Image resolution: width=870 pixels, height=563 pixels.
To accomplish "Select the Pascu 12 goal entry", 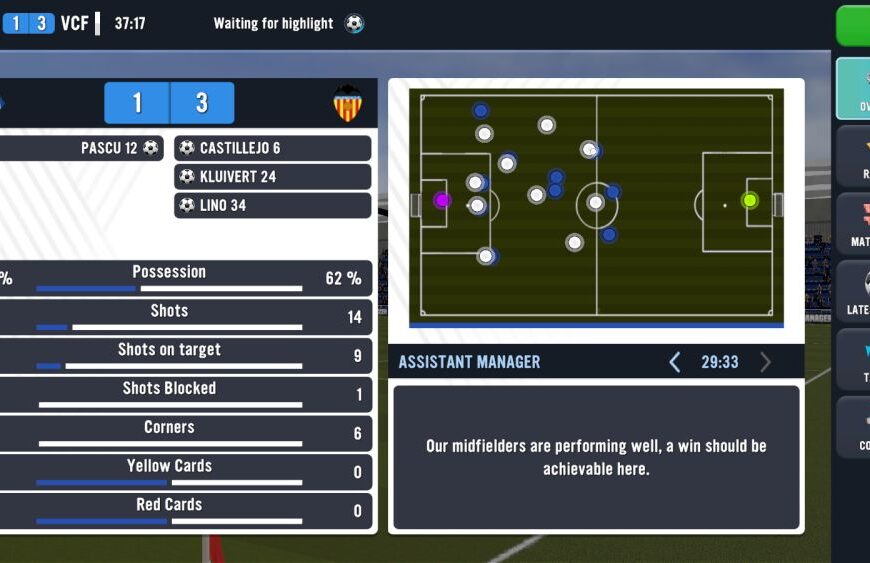I will 80,148.
